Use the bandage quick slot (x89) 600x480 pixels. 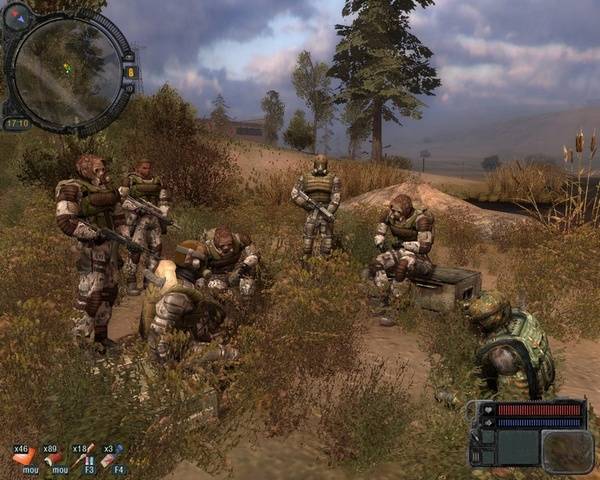[x=55, y=458]
